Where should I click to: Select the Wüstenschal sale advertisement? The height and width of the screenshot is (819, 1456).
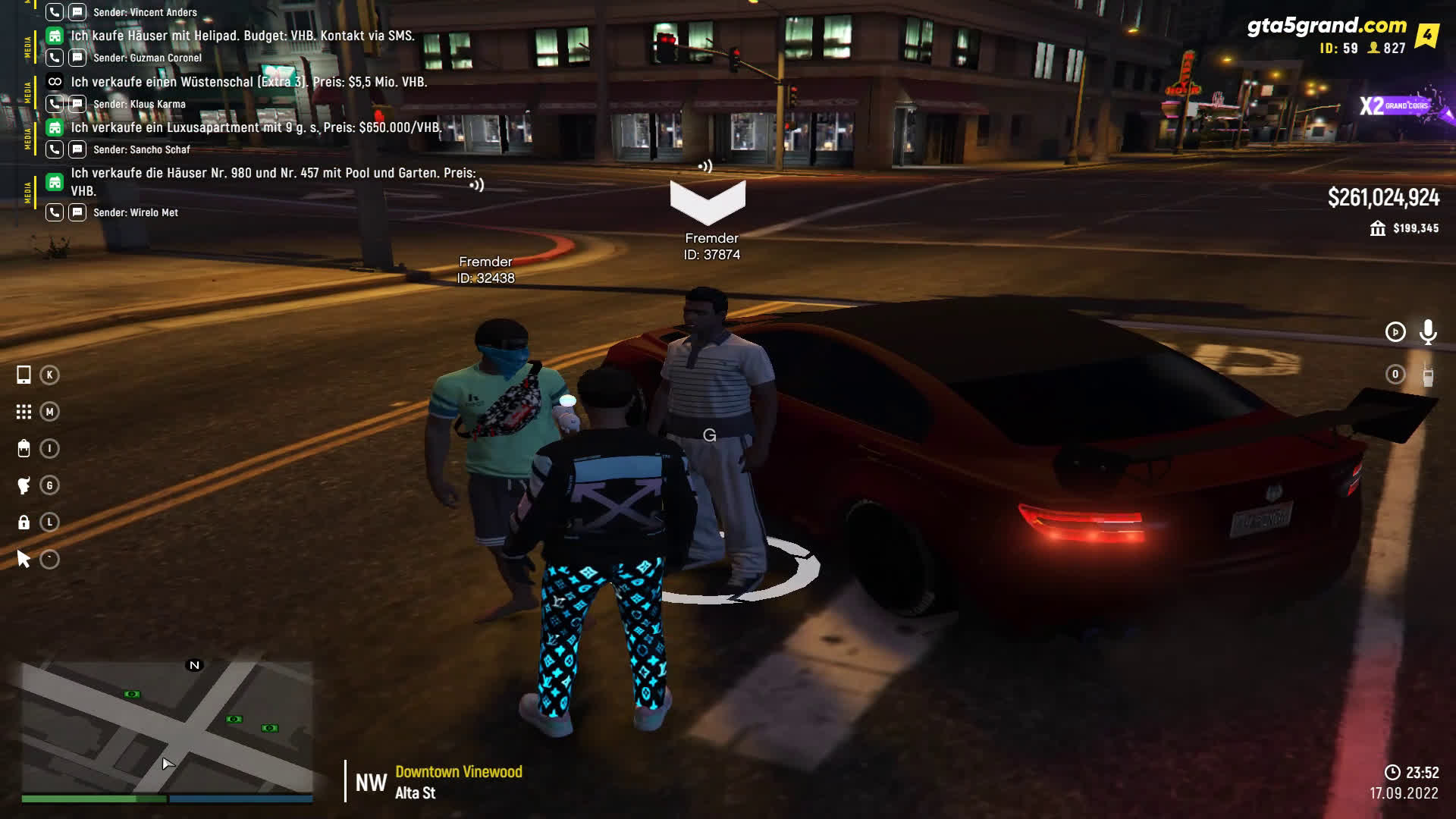pyautogui.click(x=249, y=82)
